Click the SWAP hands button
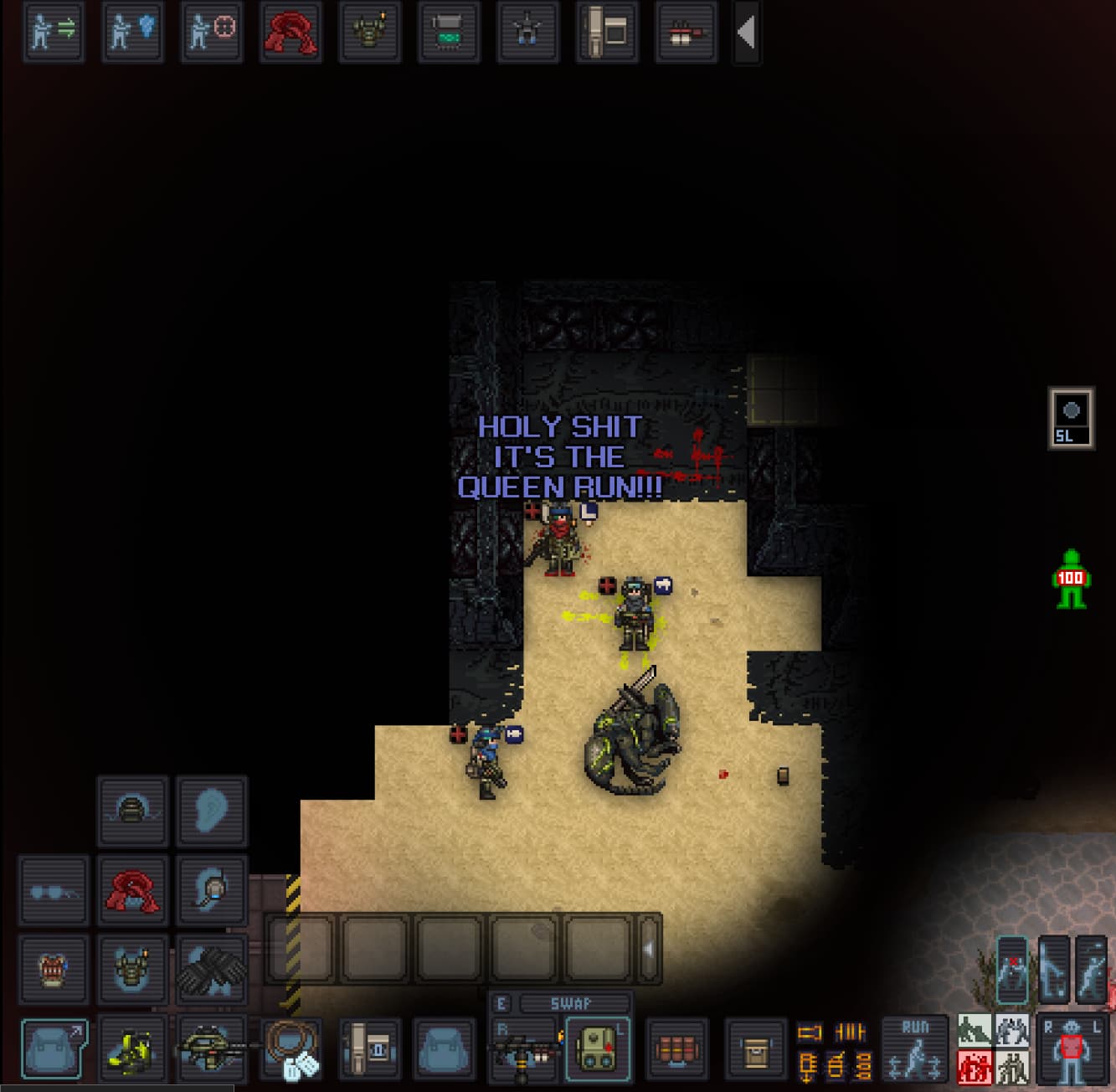This screenshot has width=1116, height=1092. [571, 1003]
